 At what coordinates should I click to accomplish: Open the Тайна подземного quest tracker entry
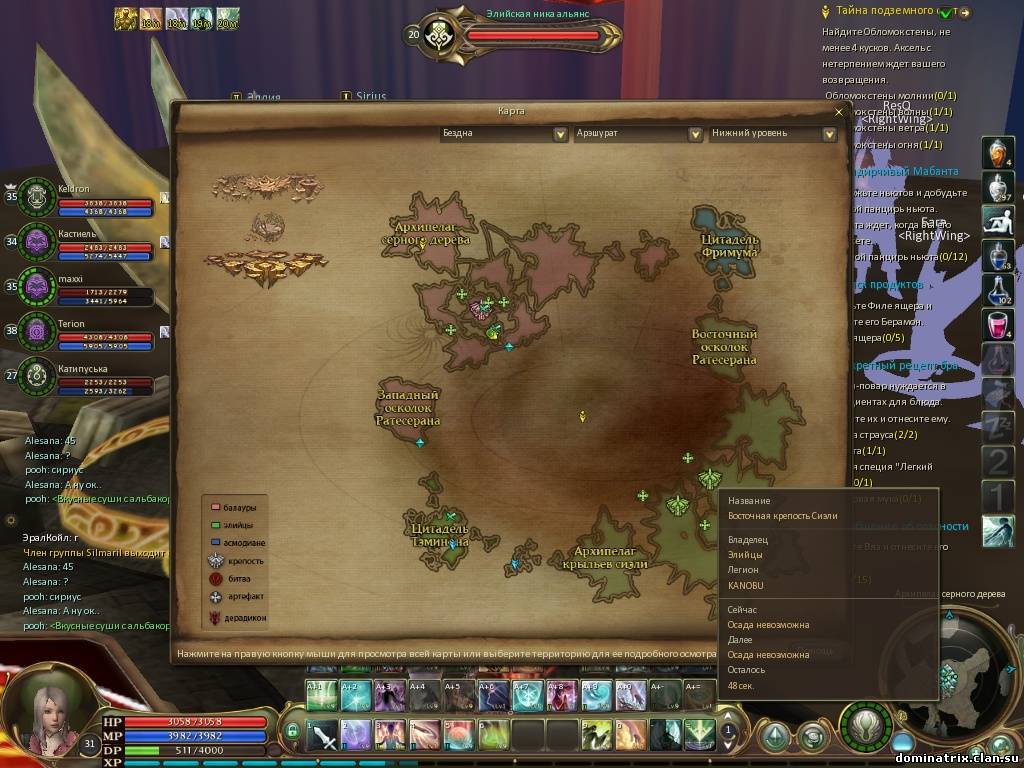pos(890,12)
